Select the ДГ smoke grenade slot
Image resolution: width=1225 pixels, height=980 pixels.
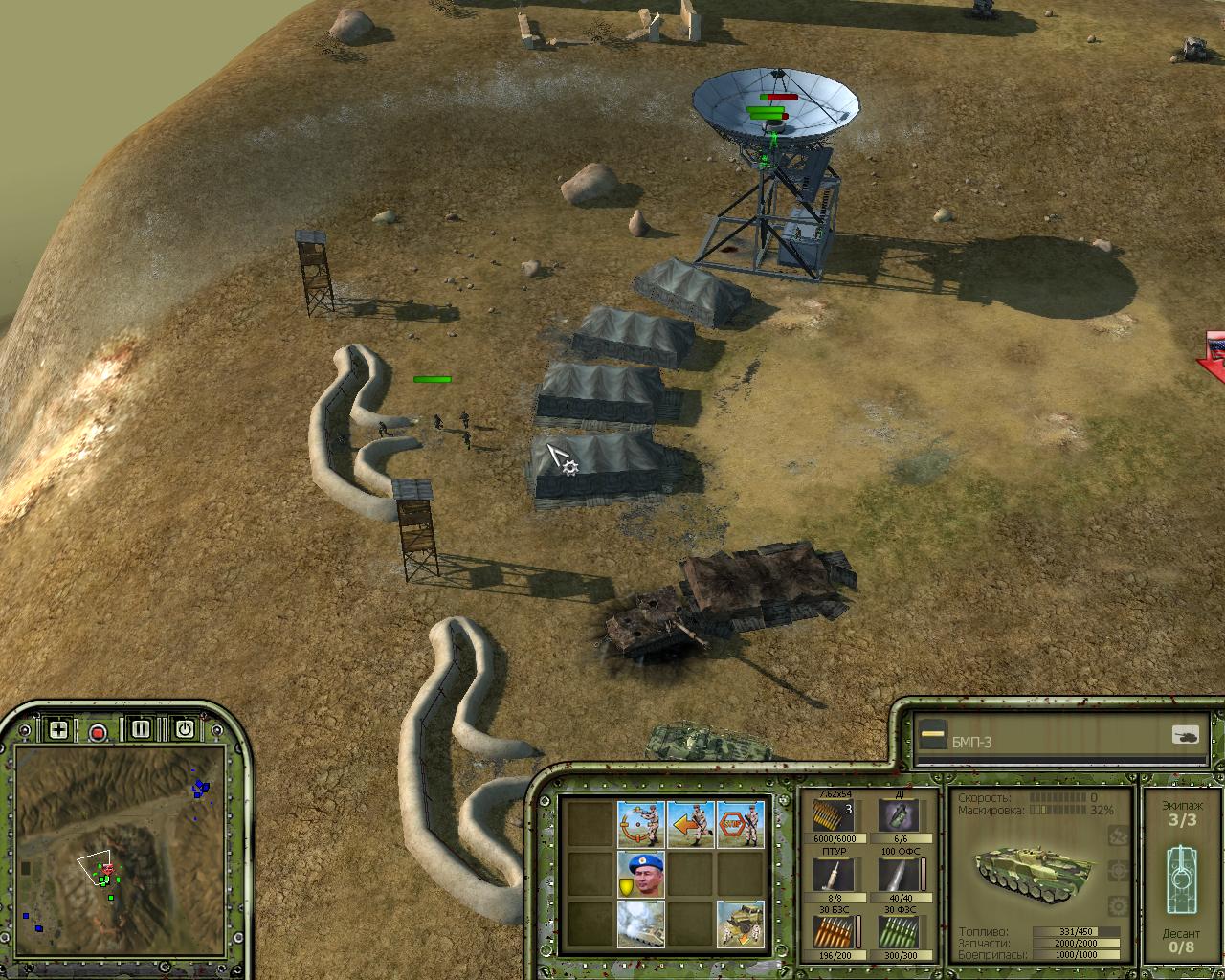pos(900,816)
